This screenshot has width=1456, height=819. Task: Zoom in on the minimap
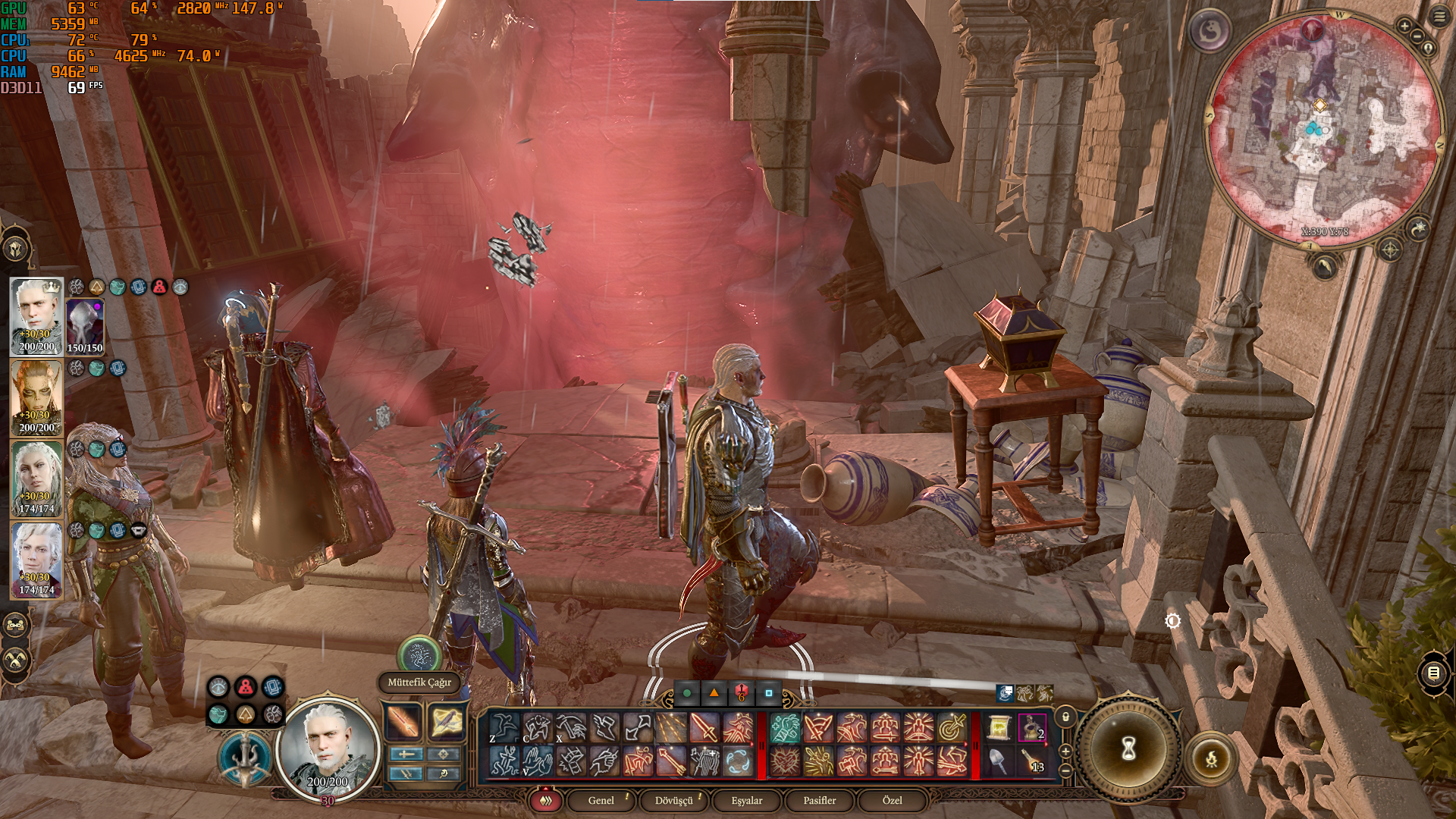1404,27
